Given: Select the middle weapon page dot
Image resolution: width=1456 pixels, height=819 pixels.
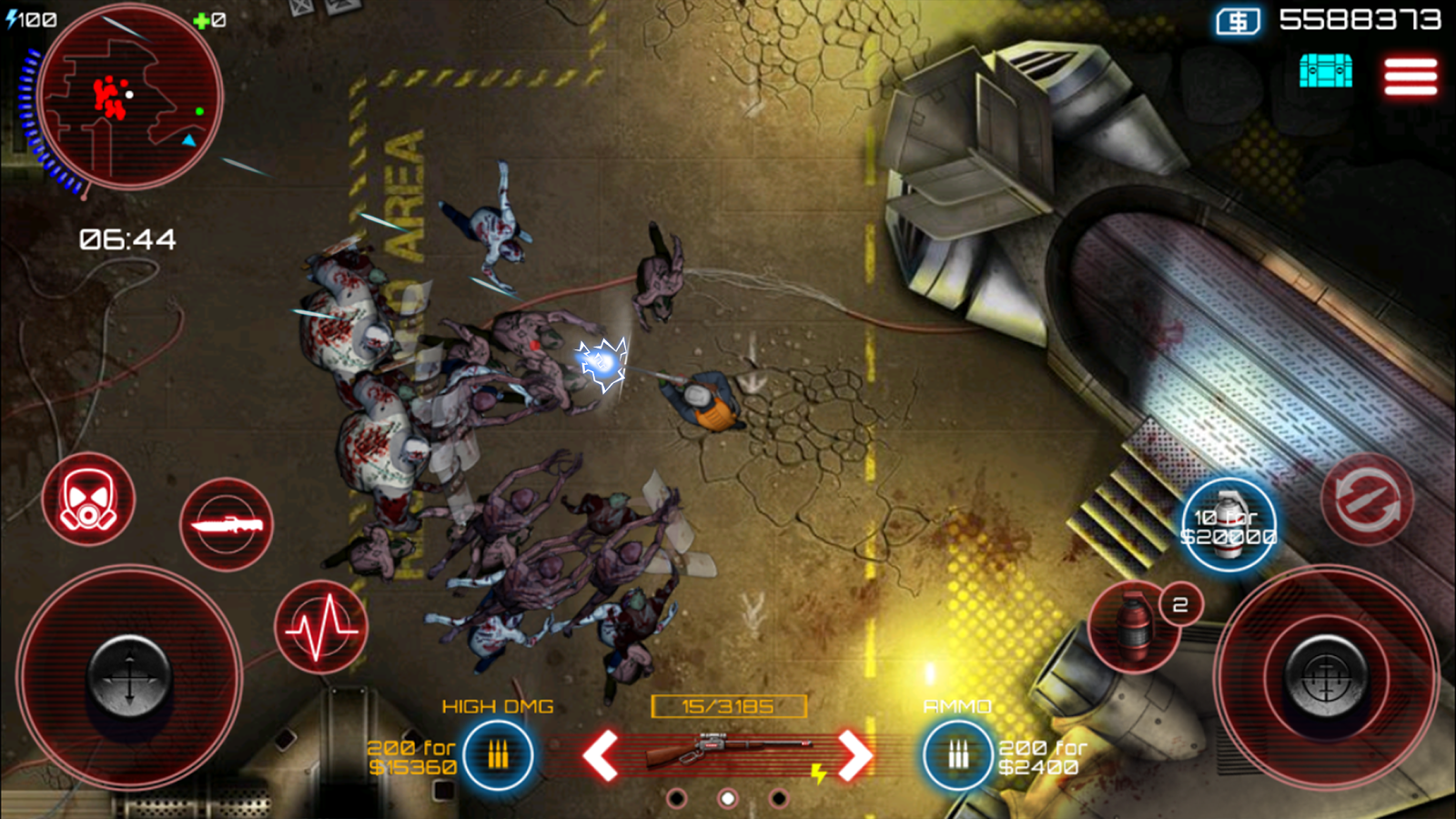Looking at the screenshot, I should click(727, 798).
